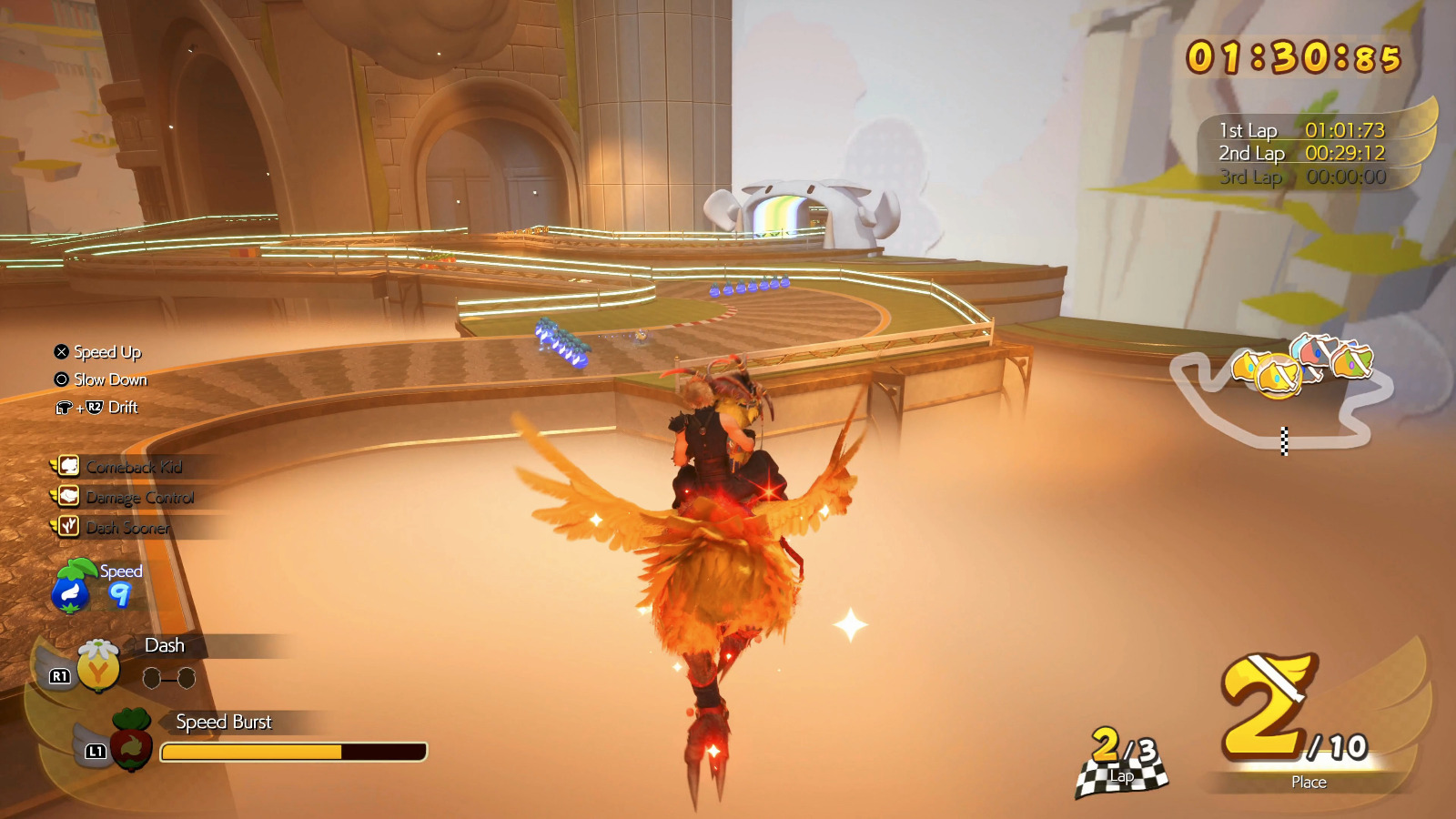Screen dimensions: 1456x819
Task: Select the yellow chocobo icon on the minimap
Action: [x=1278, y=375]
